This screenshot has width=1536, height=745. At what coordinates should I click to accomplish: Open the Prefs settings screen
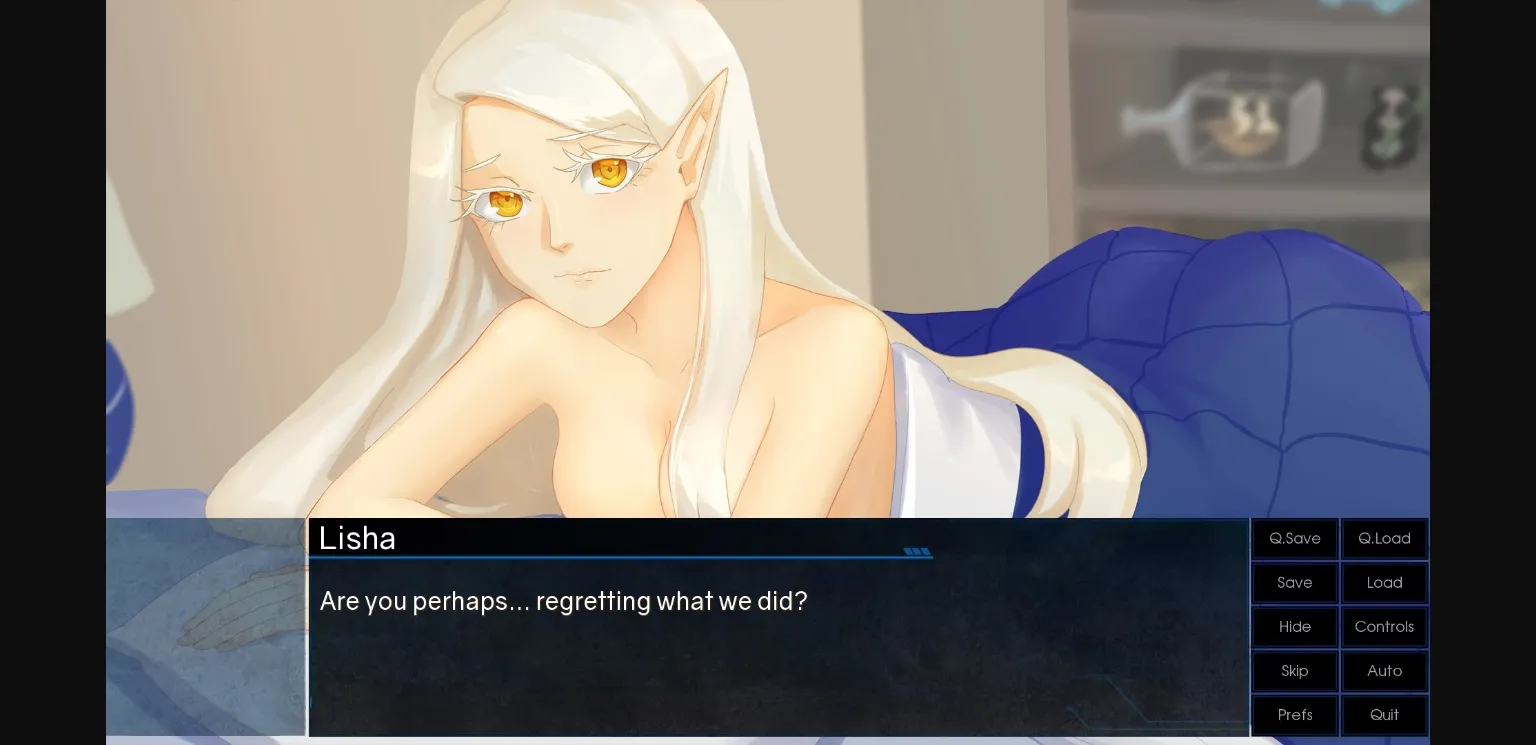tap(1294, 715)
